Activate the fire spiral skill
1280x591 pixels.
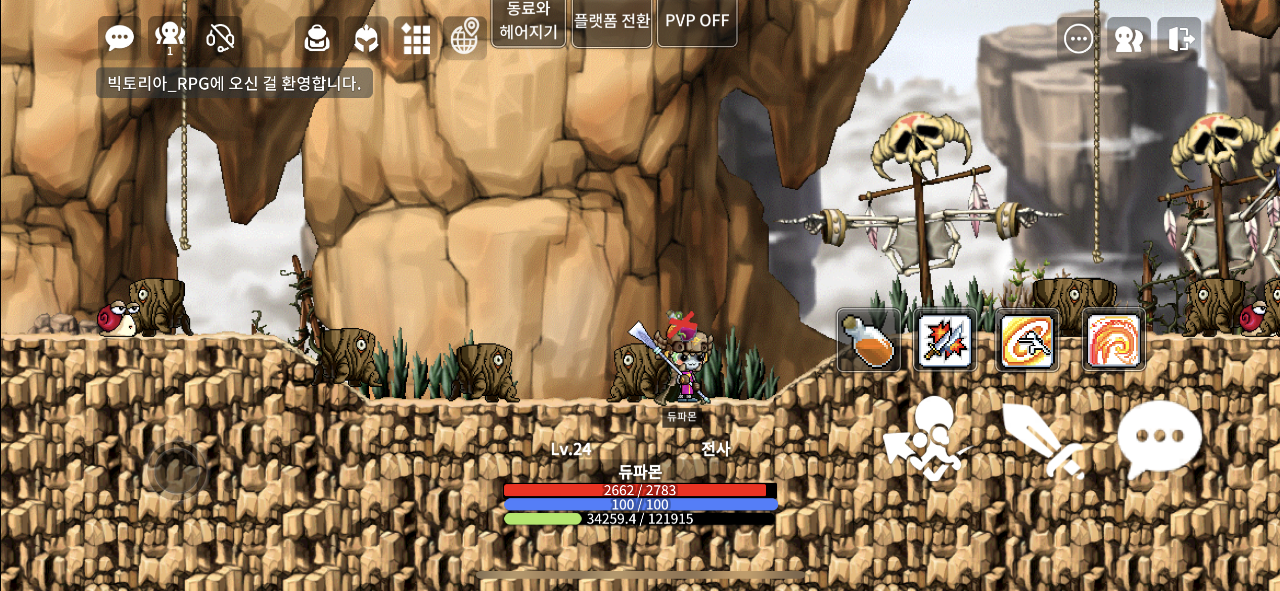(1113, 340)
